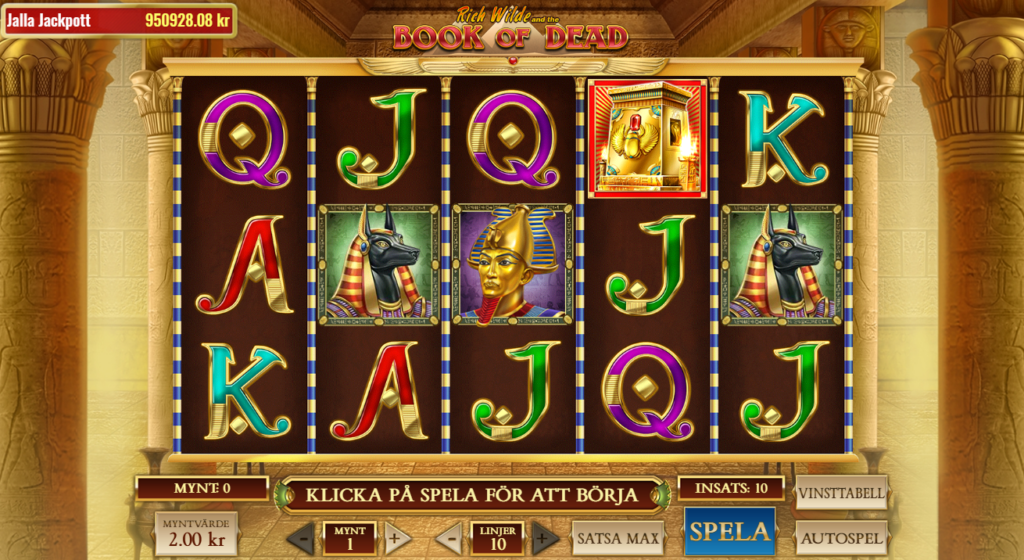Open the Myntvärde 2.00 kr selector
The image size is (1024, 560).
pos(197,533)
